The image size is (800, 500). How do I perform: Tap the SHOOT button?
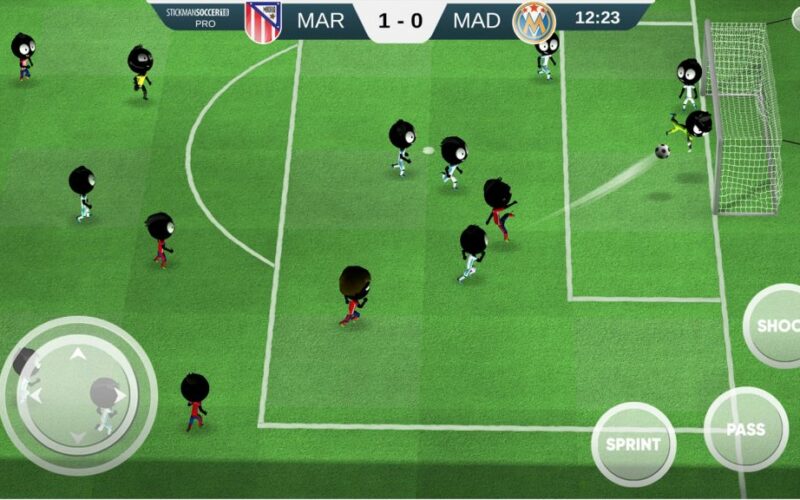pyautogui.click(x=776, y=326)
